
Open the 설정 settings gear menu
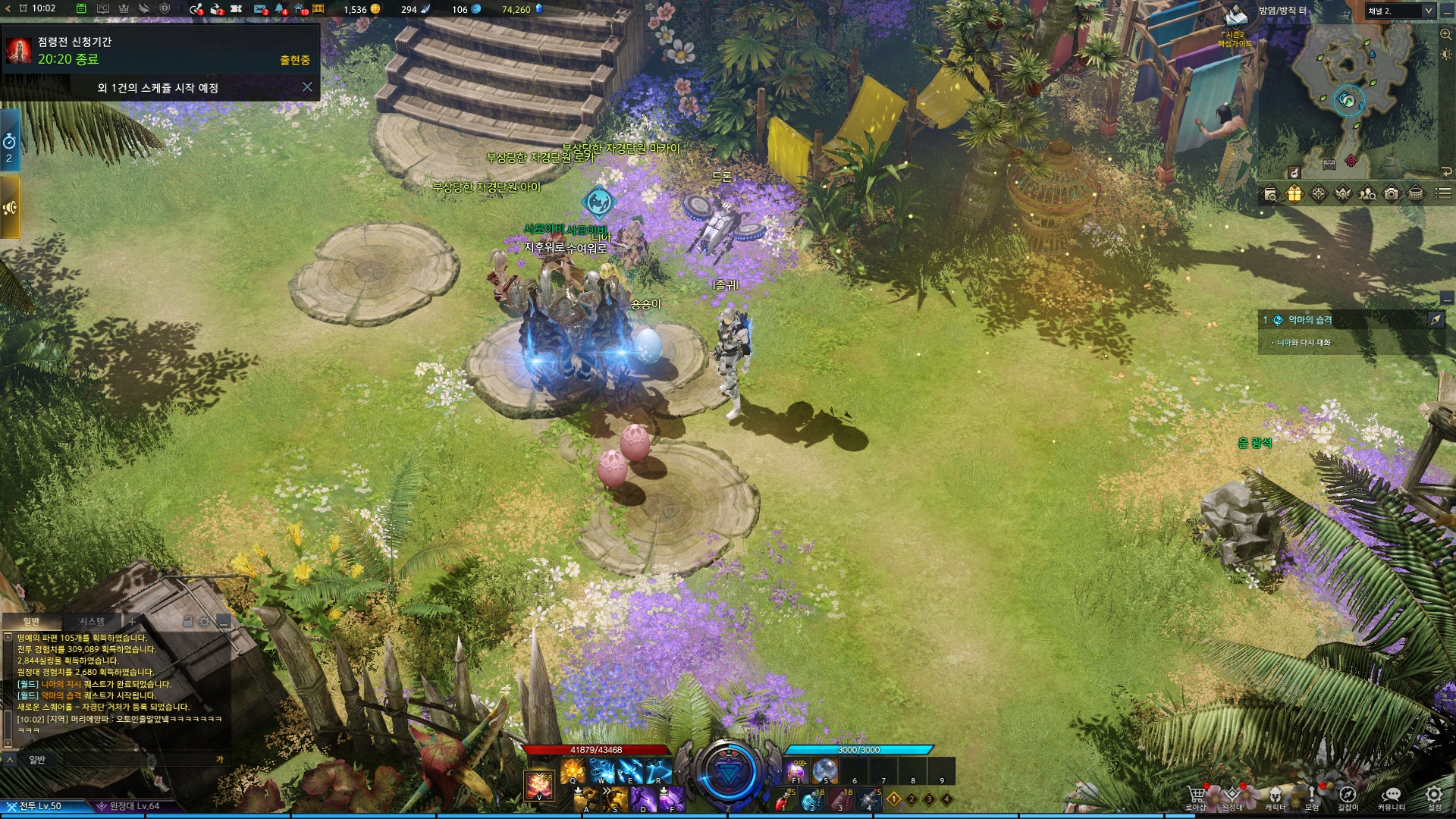[x=1434, y=796]
